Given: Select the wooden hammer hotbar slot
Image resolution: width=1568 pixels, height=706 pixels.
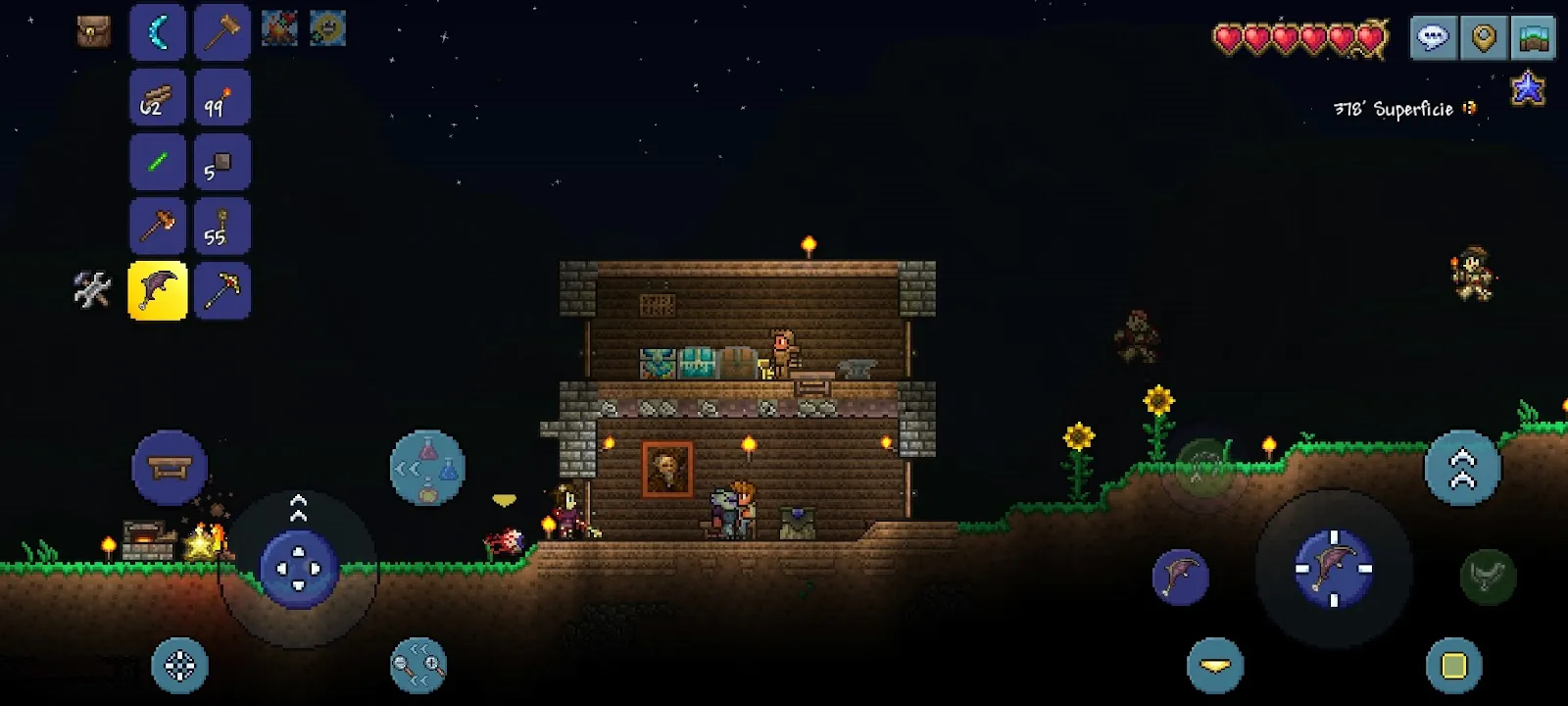Looking at the screenshot, I should tap(221, 32).
